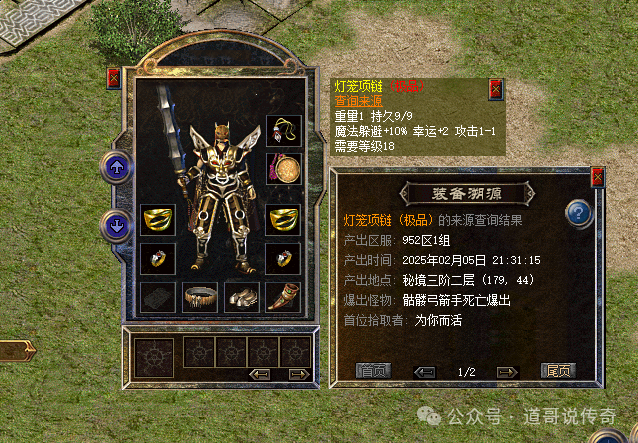Image resolution: width=638 pixels, height=443 pixels.
Task: Click the right arrow under the character panel
Action: [297, 374]
